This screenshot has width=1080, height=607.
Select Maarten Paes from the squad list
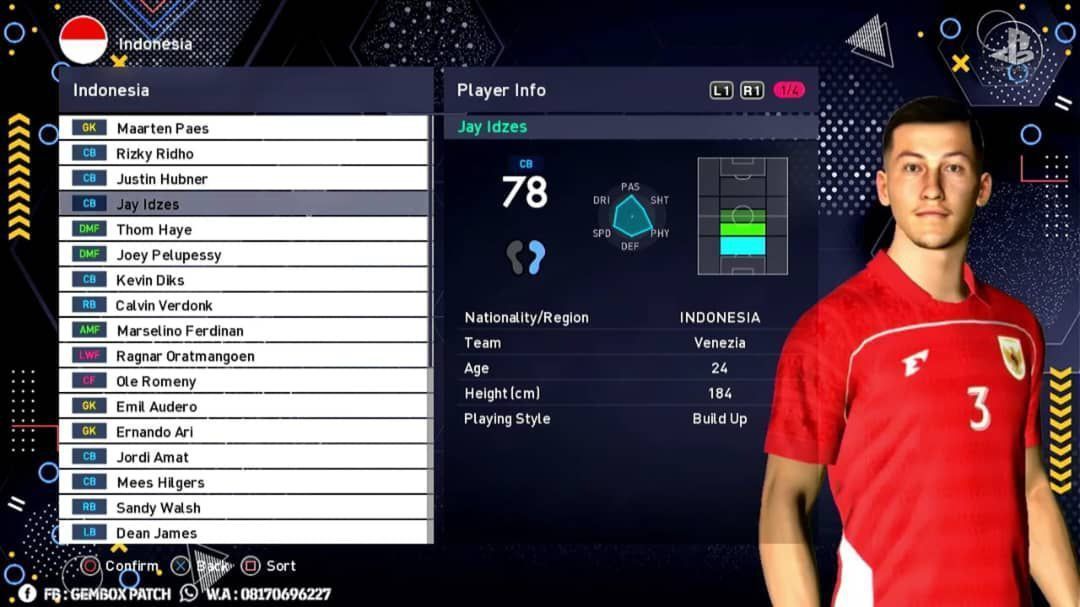[x=243, y=128]
